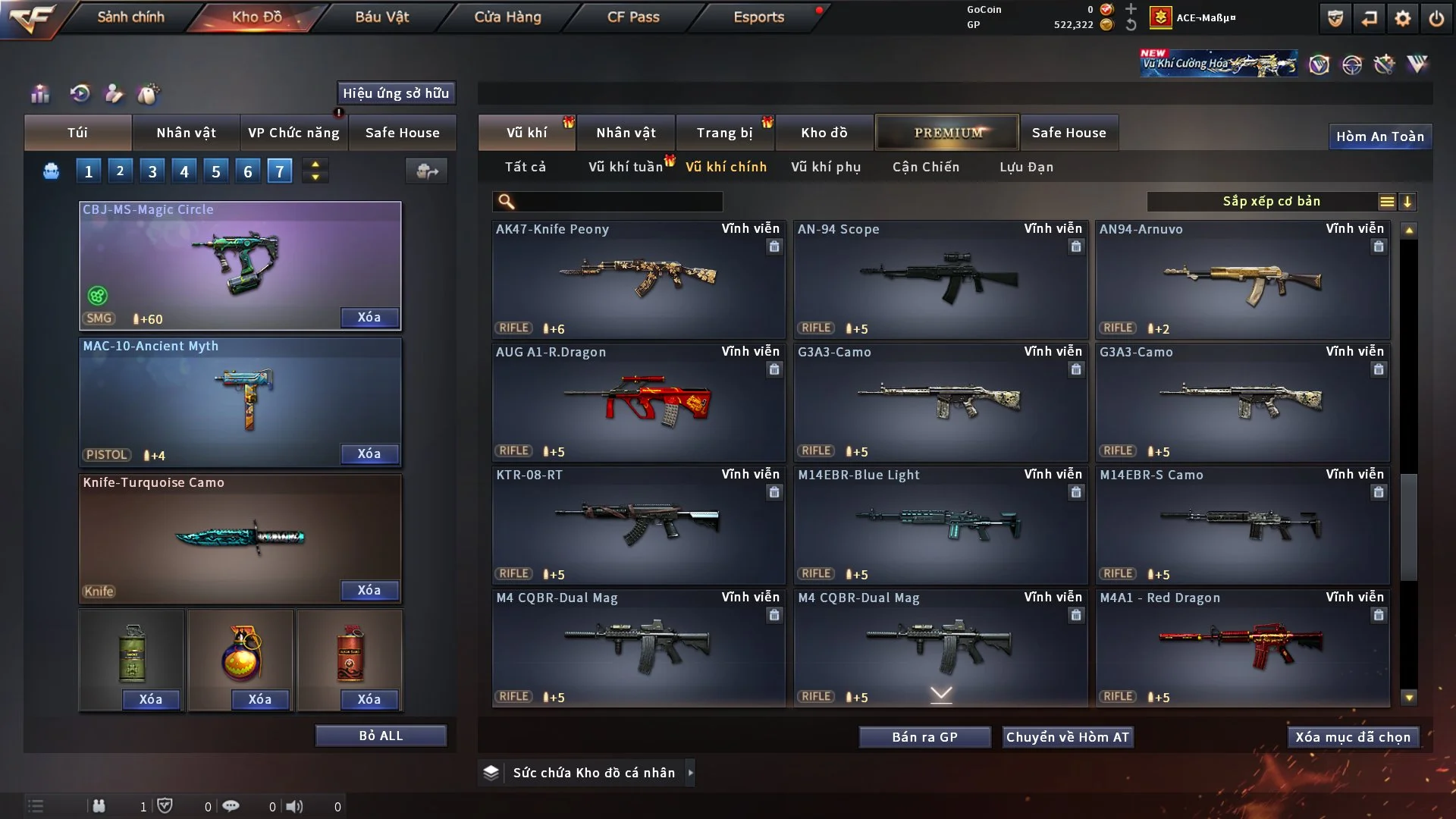This screenshot has height=819, width=1456.
Task: Open the Sắp xếp cơ bản sort dropdown
Action: point(1271,202)
